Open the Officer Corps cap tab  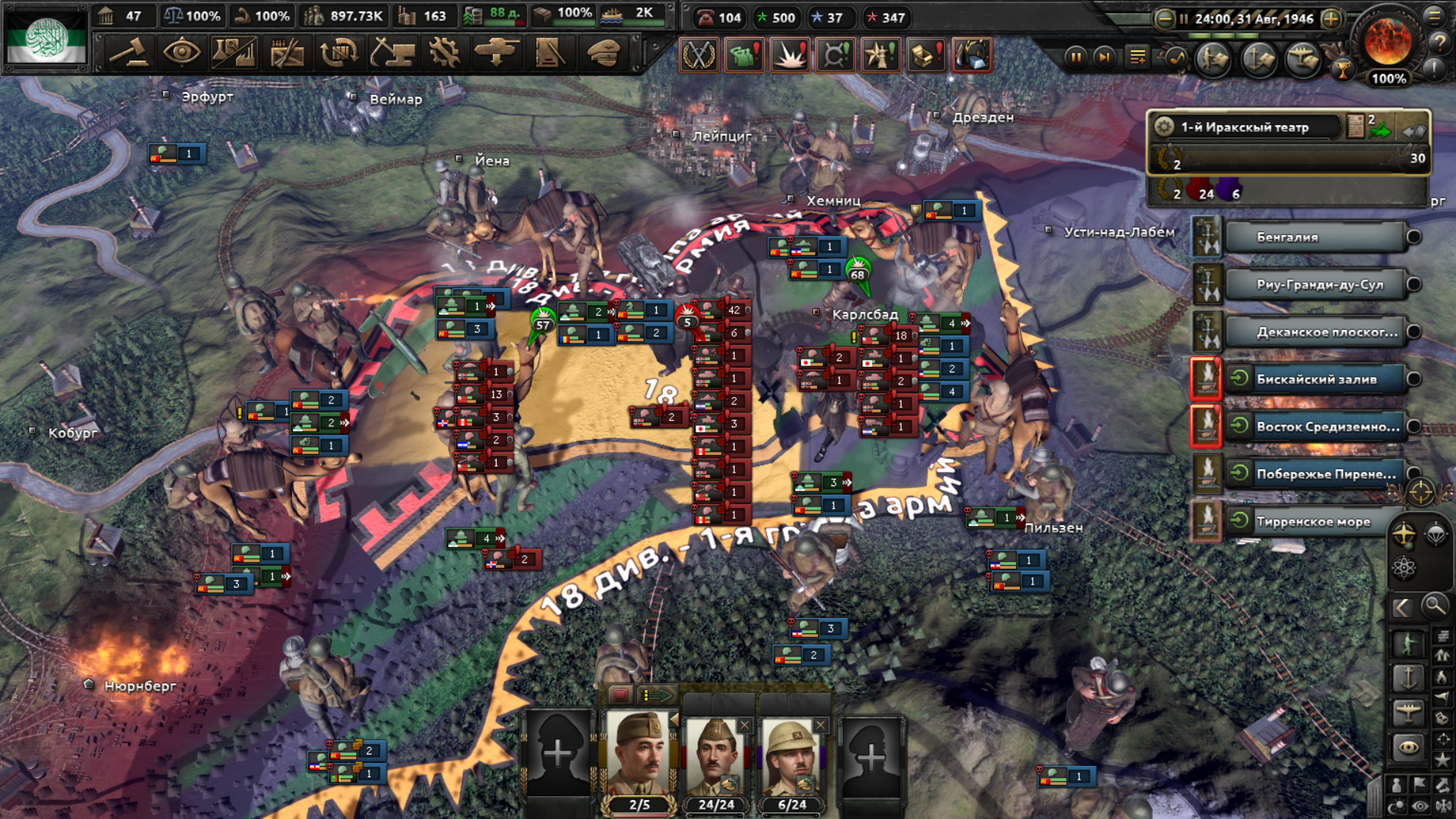pos(604,53)
